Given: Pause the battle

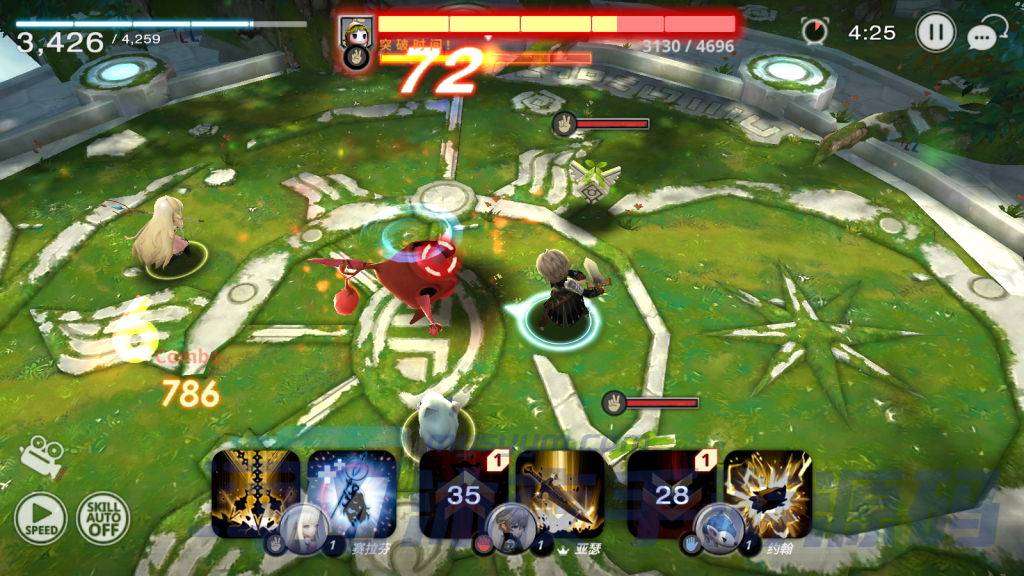Looking at the screenshot, I should coord(935,33).
